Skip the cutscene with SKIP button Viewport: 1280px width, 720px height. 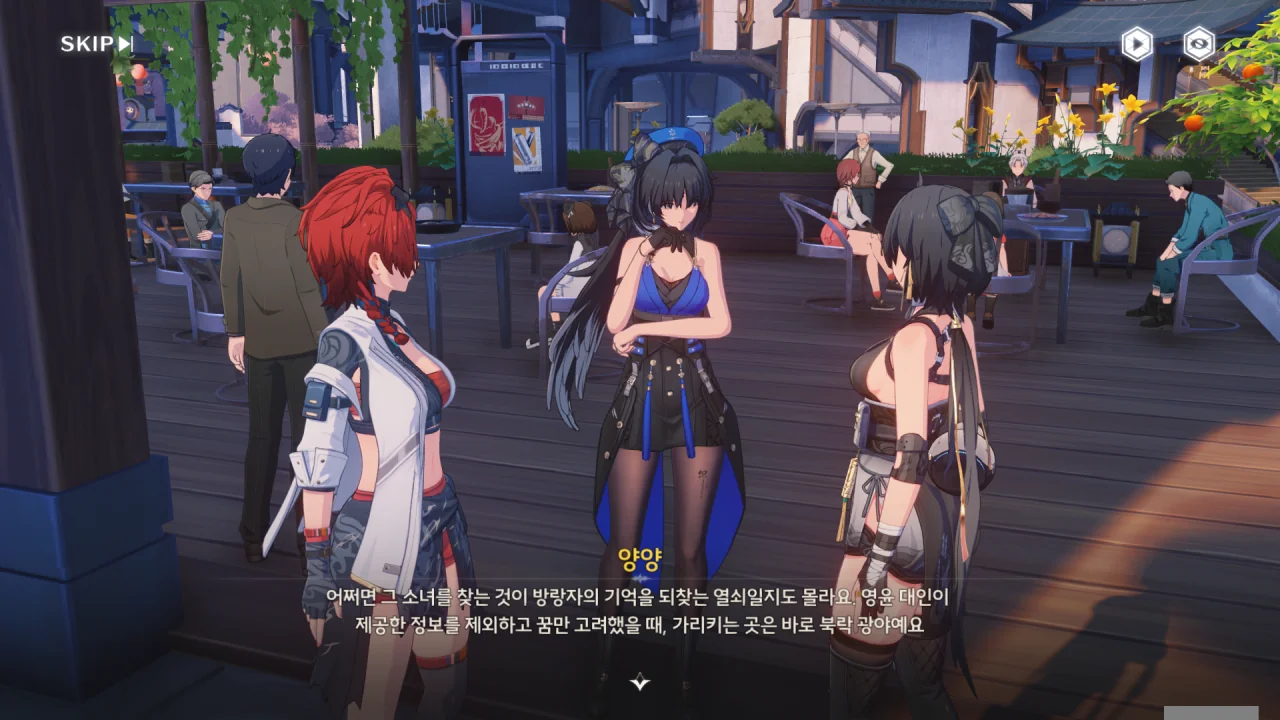[96, 44]
